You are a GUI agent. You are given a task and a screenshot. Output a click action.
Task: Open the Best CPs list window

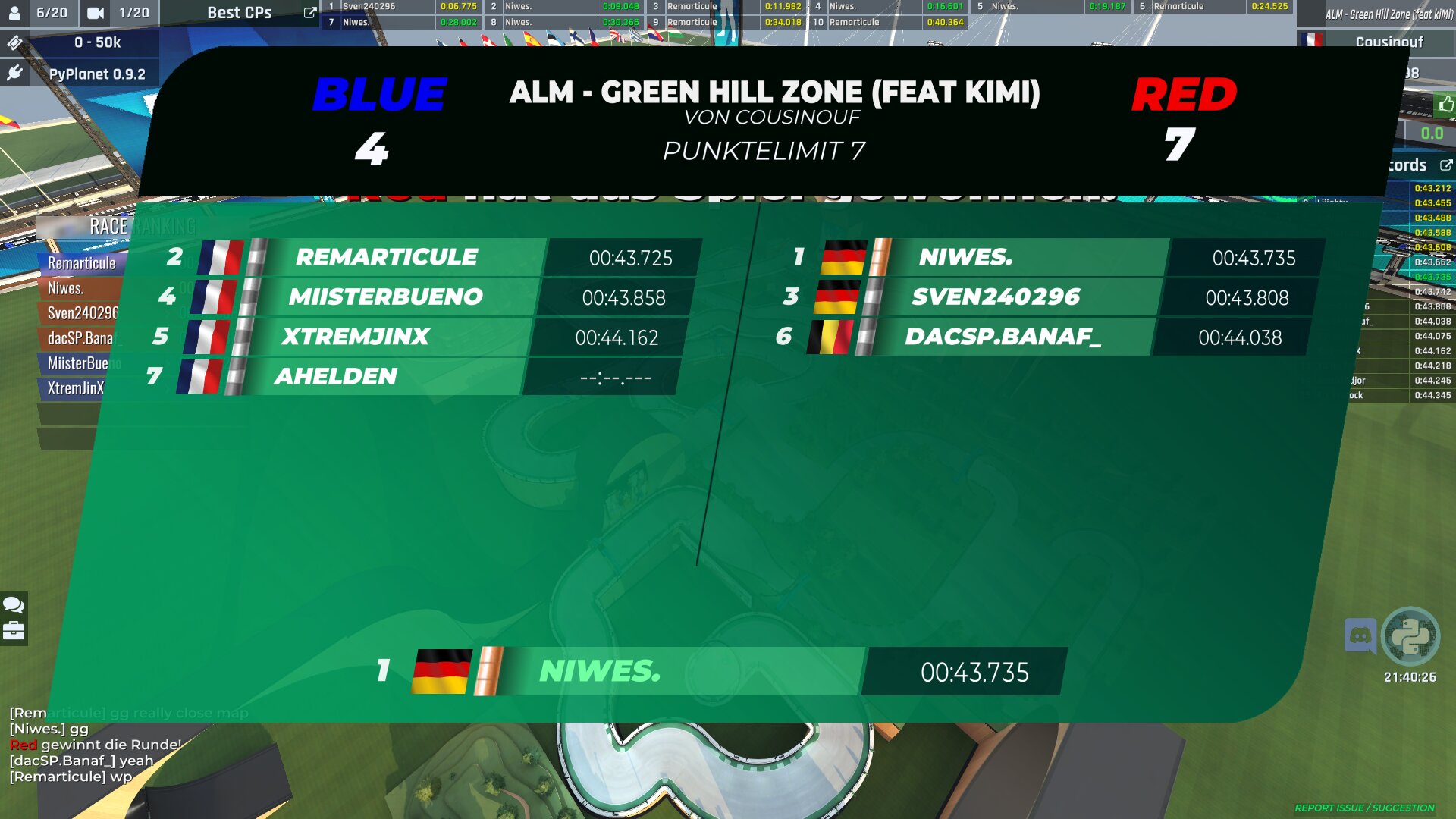pyautogui.click(x=309, y=13)
